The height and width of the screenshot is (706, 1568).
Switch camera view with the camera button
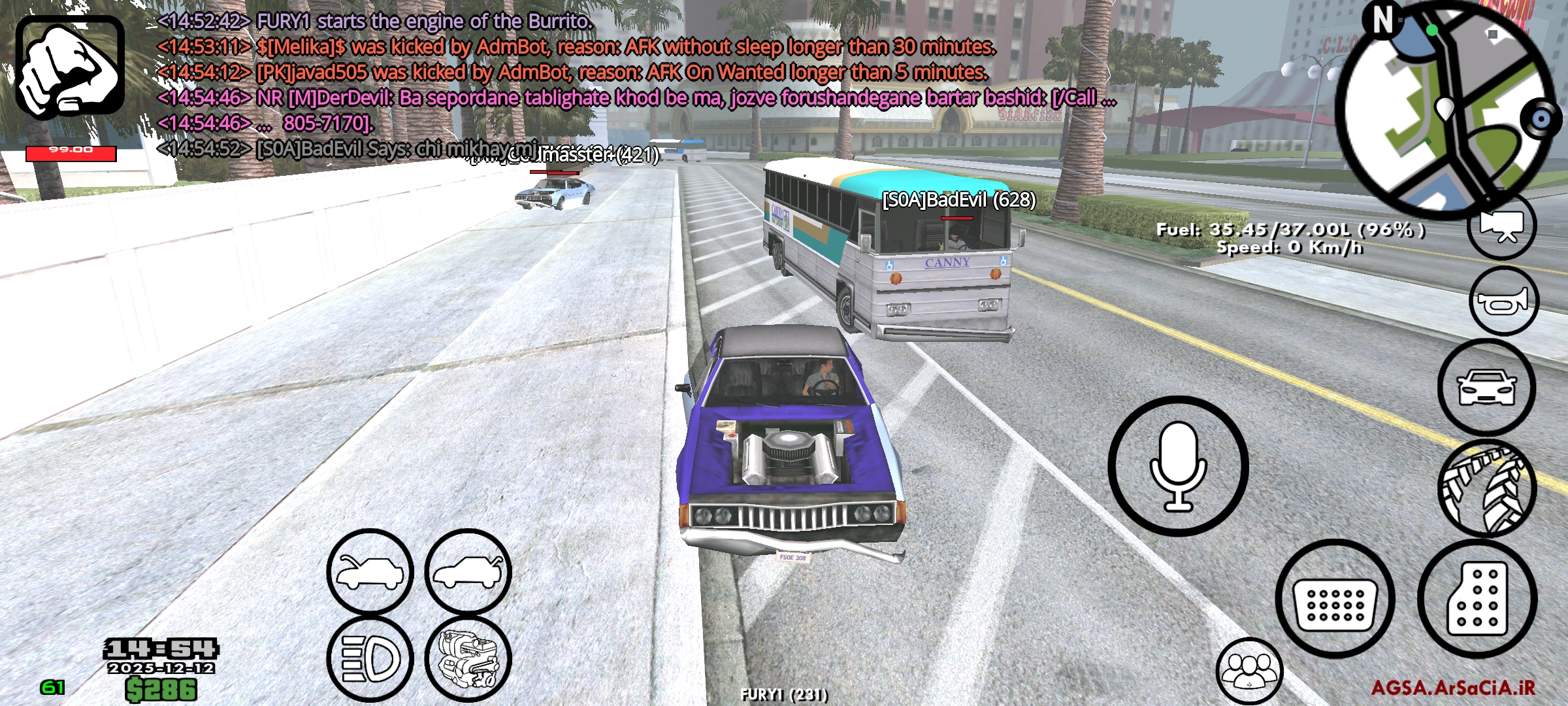pos(1501,226)
